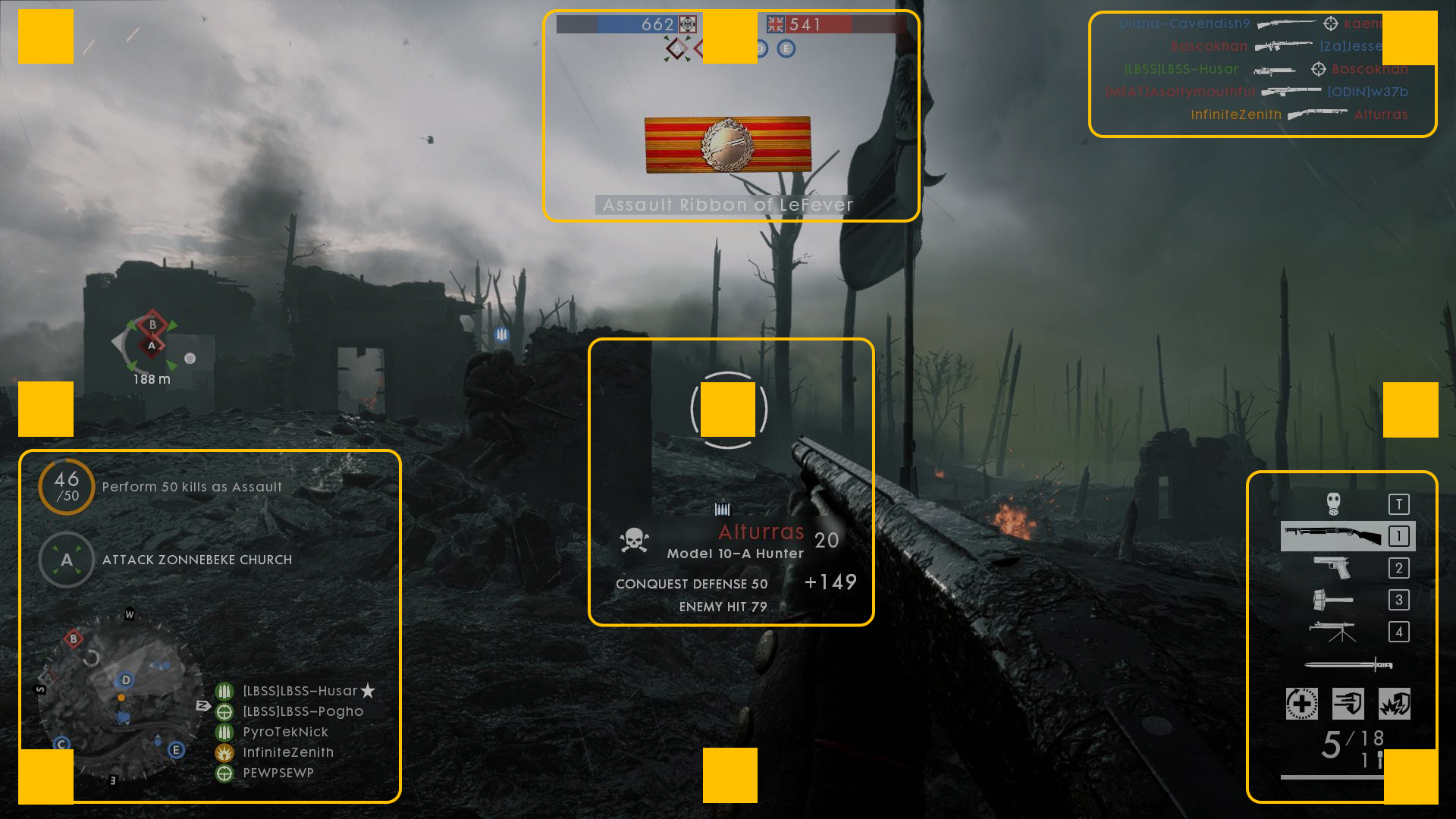Select the Model 10-A shotgun slot
1456x819 pixels.
(1332, 536)
